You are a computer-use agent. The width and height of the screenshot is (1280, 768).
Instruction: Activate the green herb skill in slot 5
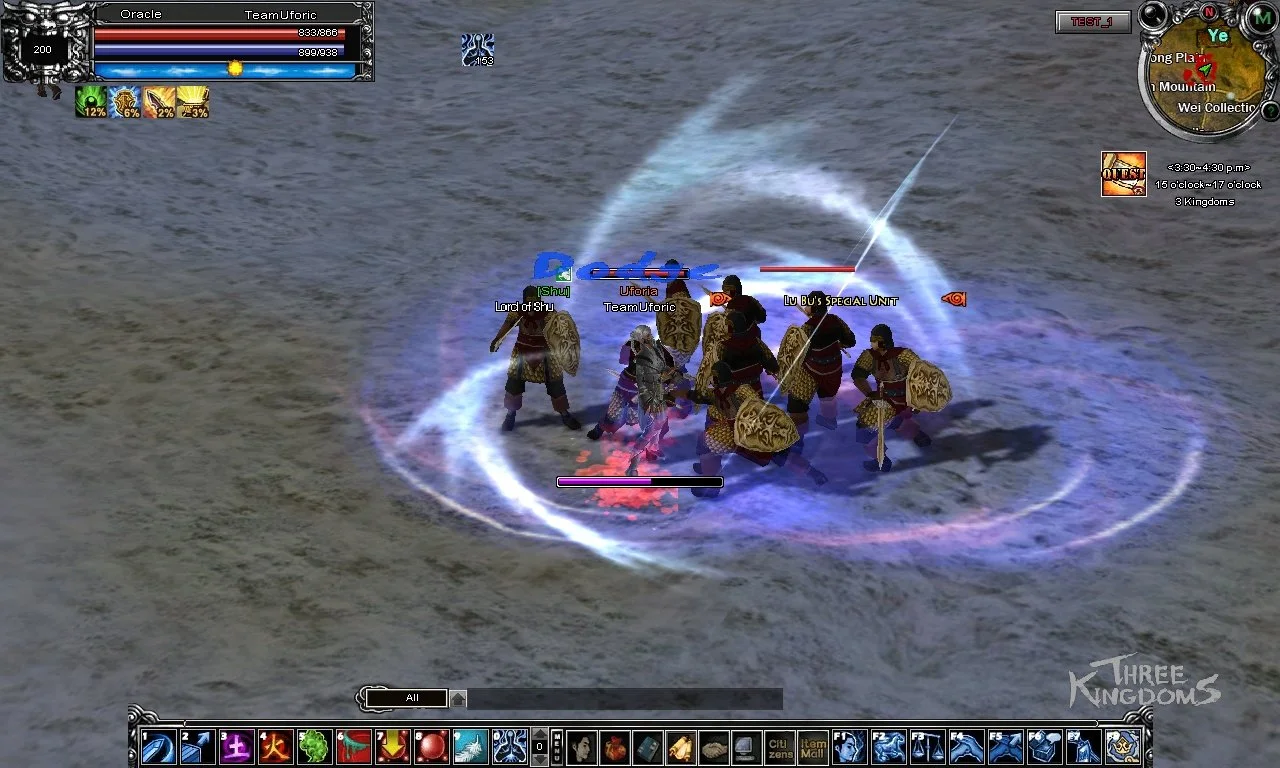pyautogui.click(x=316, y=746)
